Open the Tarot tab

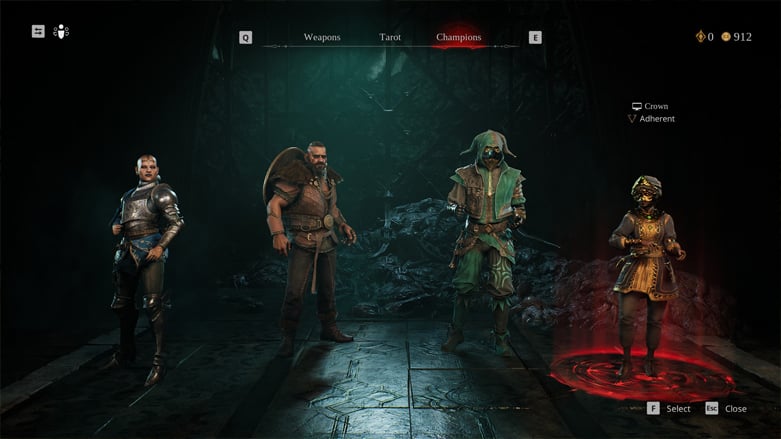tap(390, 38)
